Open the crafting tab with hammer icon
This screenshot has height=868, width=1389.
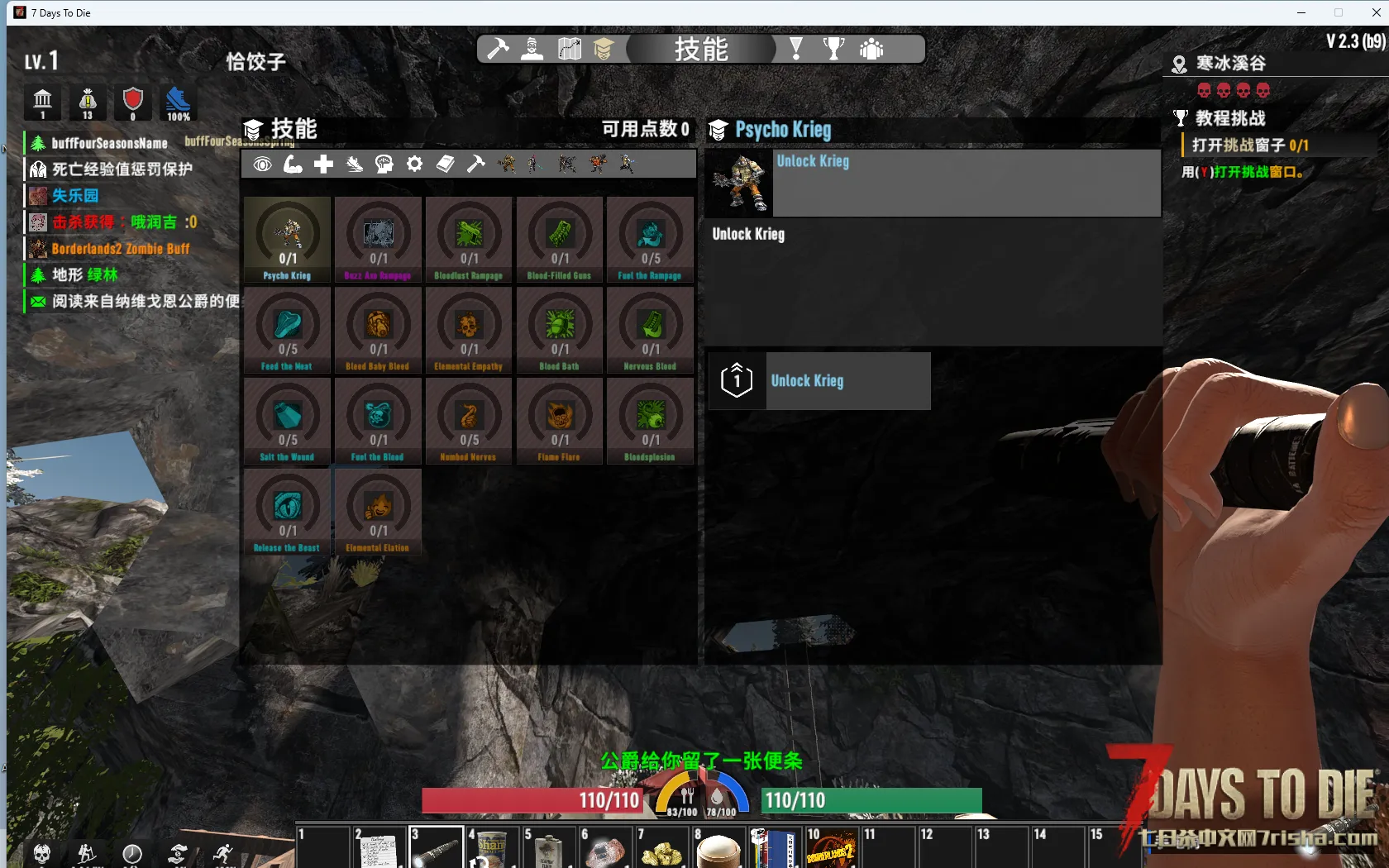(x=498, y=50)
